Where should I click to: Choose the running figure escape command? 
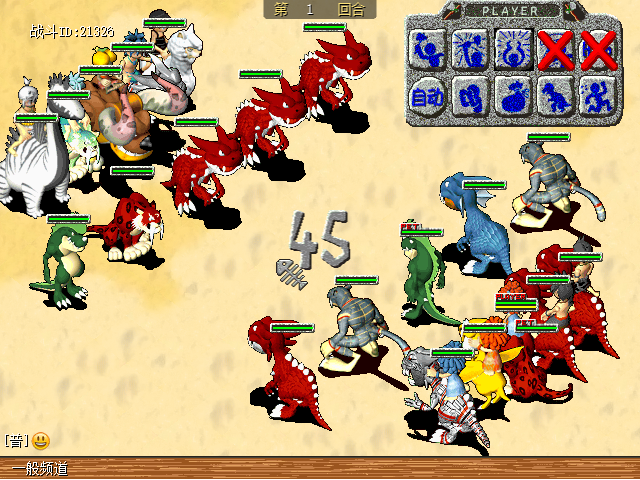pos(596,97)
